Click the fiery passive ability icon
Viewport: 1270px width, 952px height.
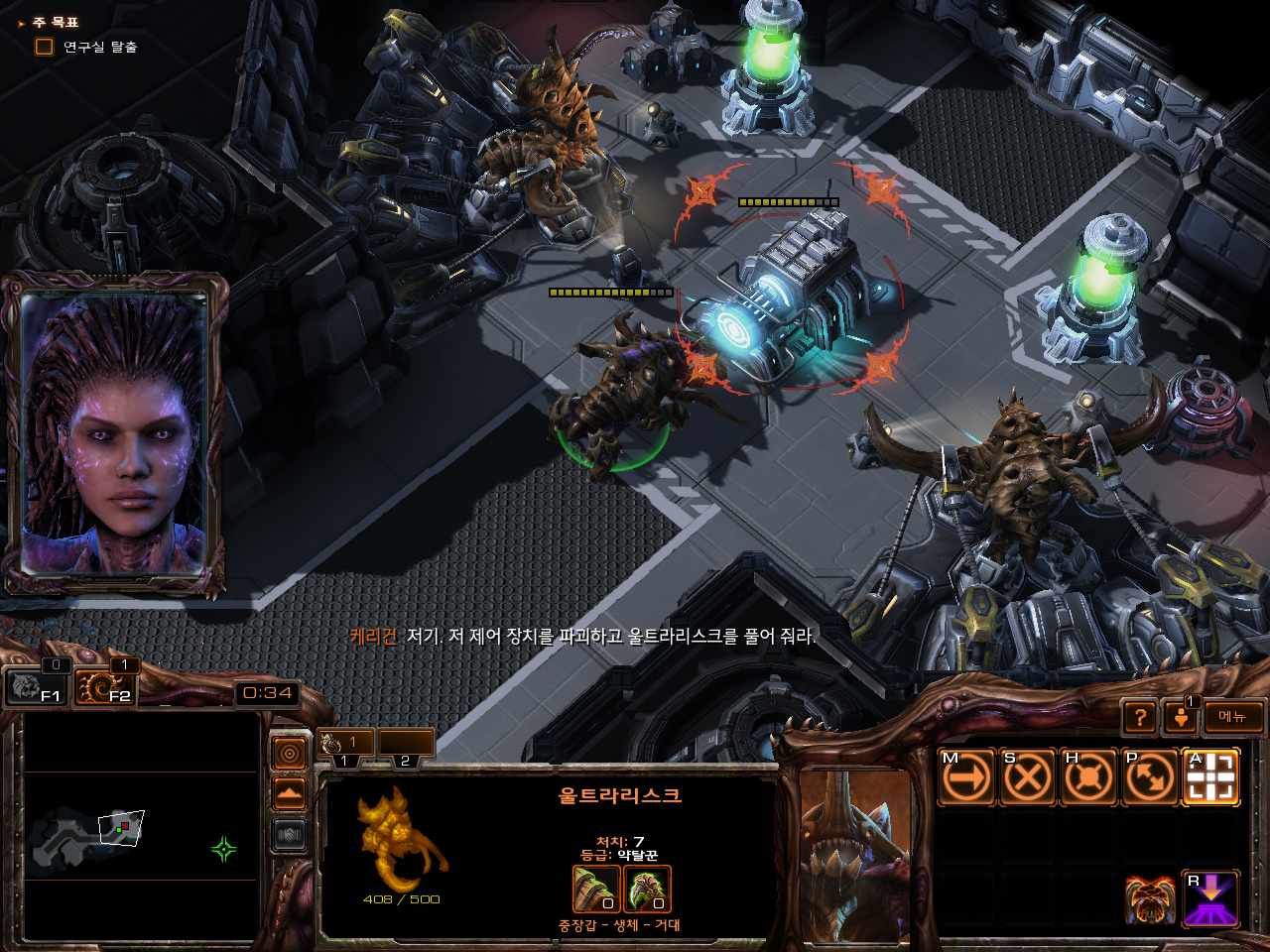(1150, 899)
